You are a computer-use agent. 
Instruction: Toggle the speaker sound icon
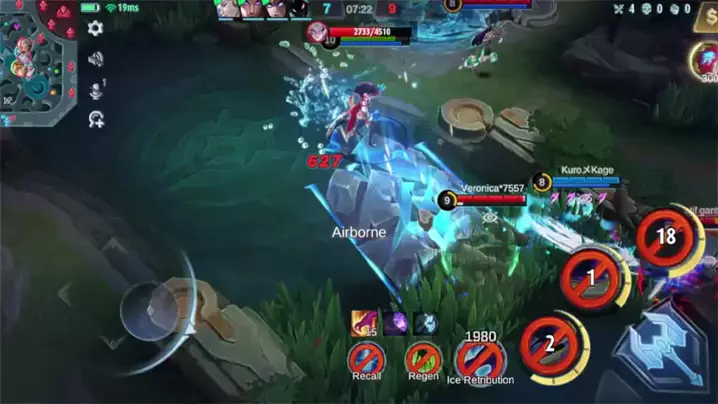point(95,59)
